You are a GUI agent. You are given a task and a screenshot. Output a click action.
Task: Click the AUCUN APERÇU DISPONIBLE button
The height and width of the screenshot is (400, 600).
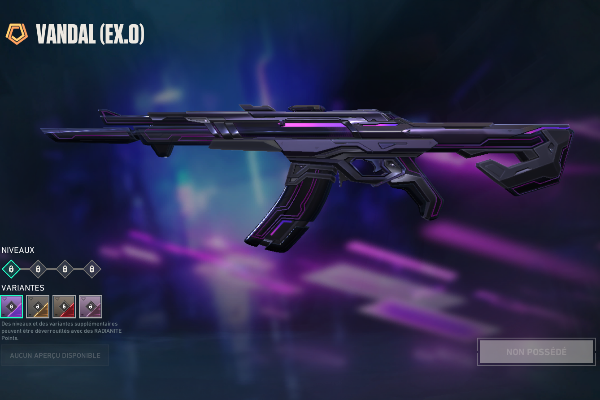pos(54,354)
